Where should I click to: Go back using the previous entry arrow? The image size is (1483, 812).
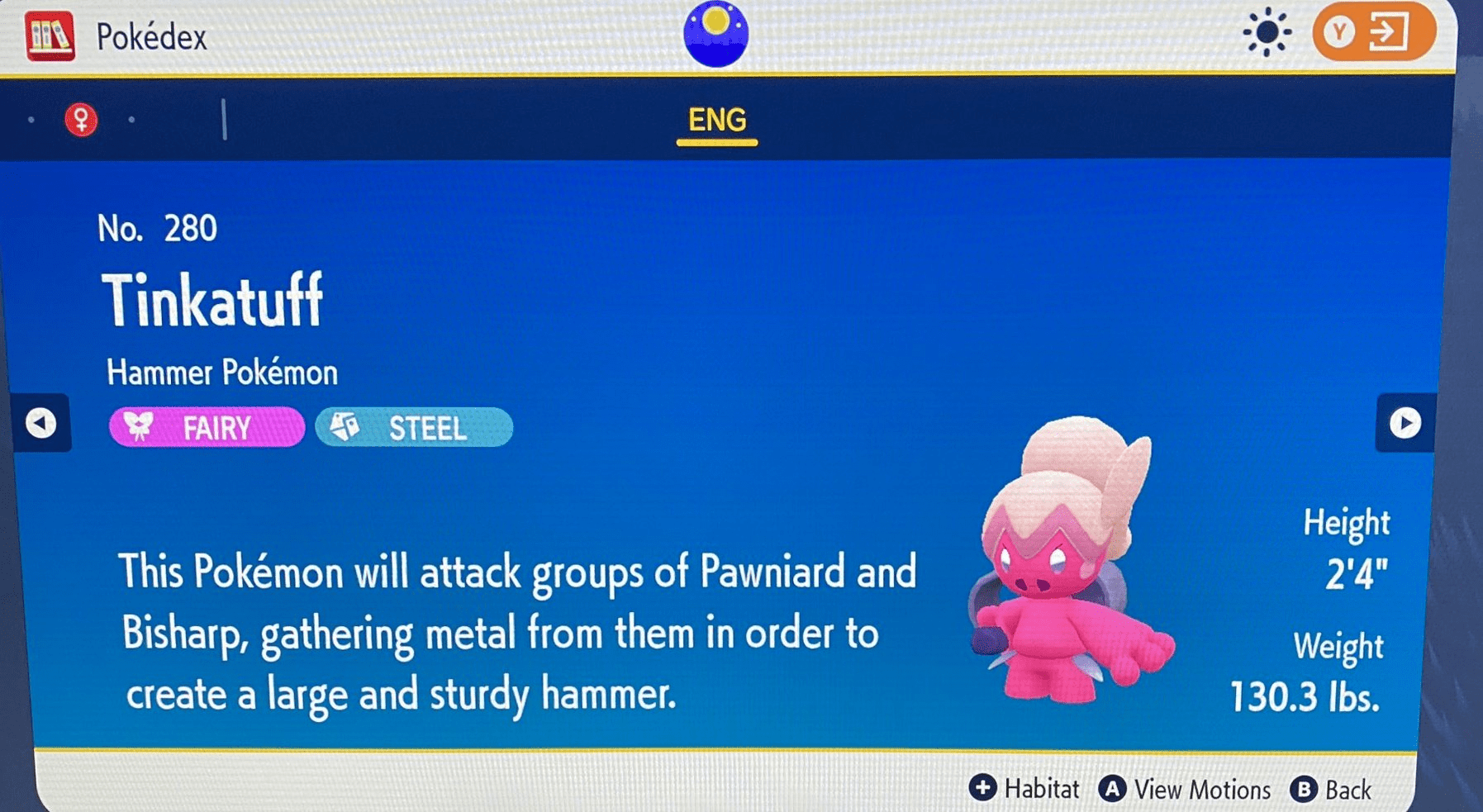point(40,424)
